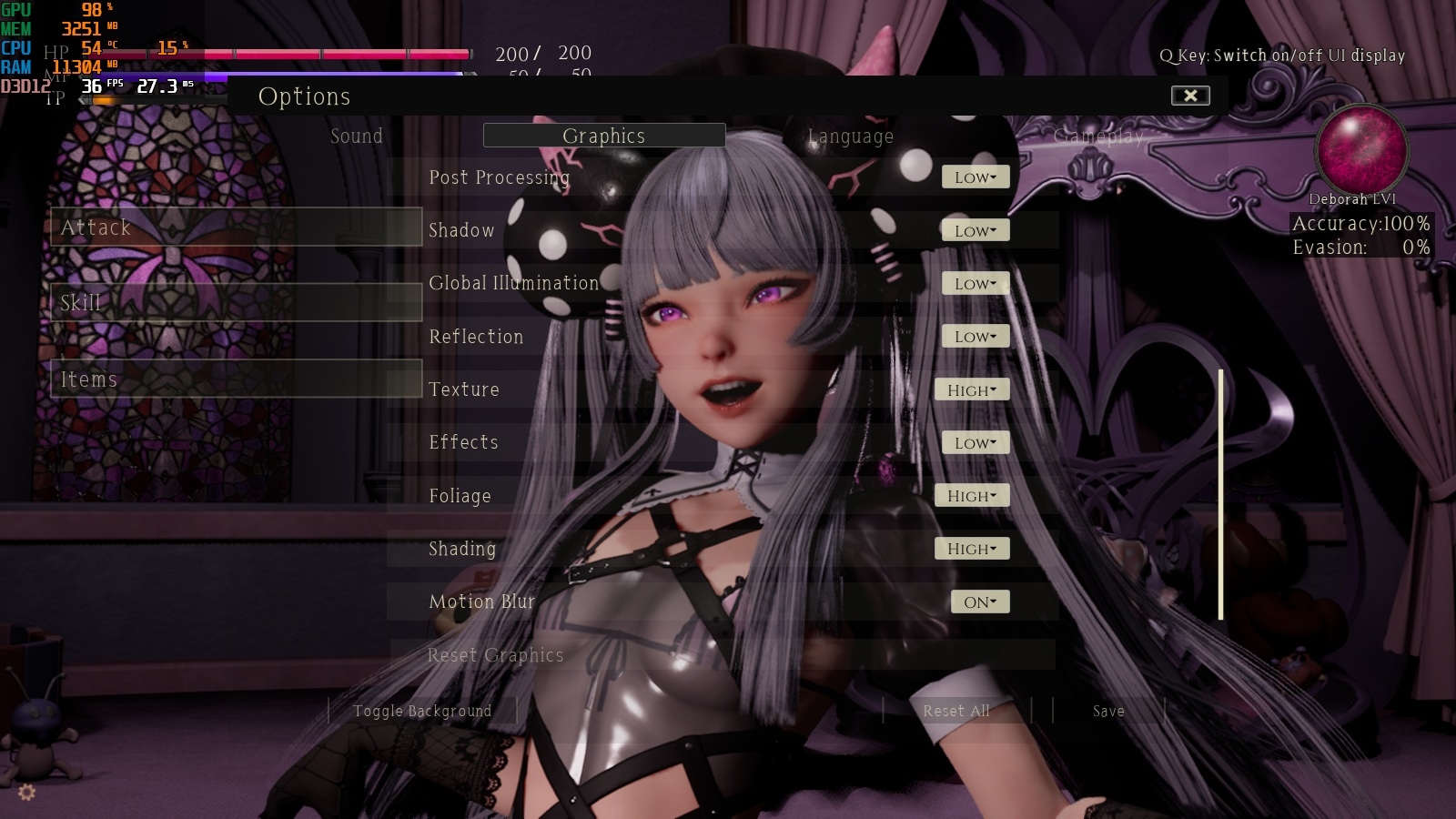Open the Shading quality dropdown
Image resolution: width=1456 pixels, height=819 pixels.
pos(972,548)
